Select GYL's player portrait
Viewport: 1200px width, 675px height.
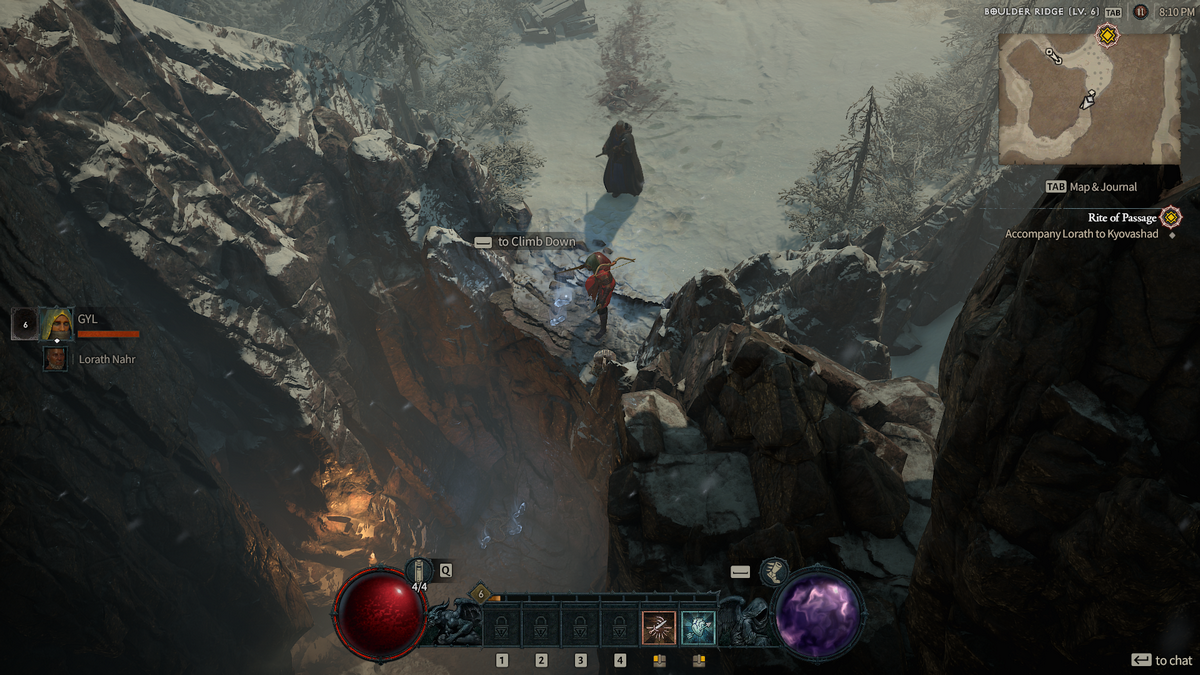pos(56,323)
